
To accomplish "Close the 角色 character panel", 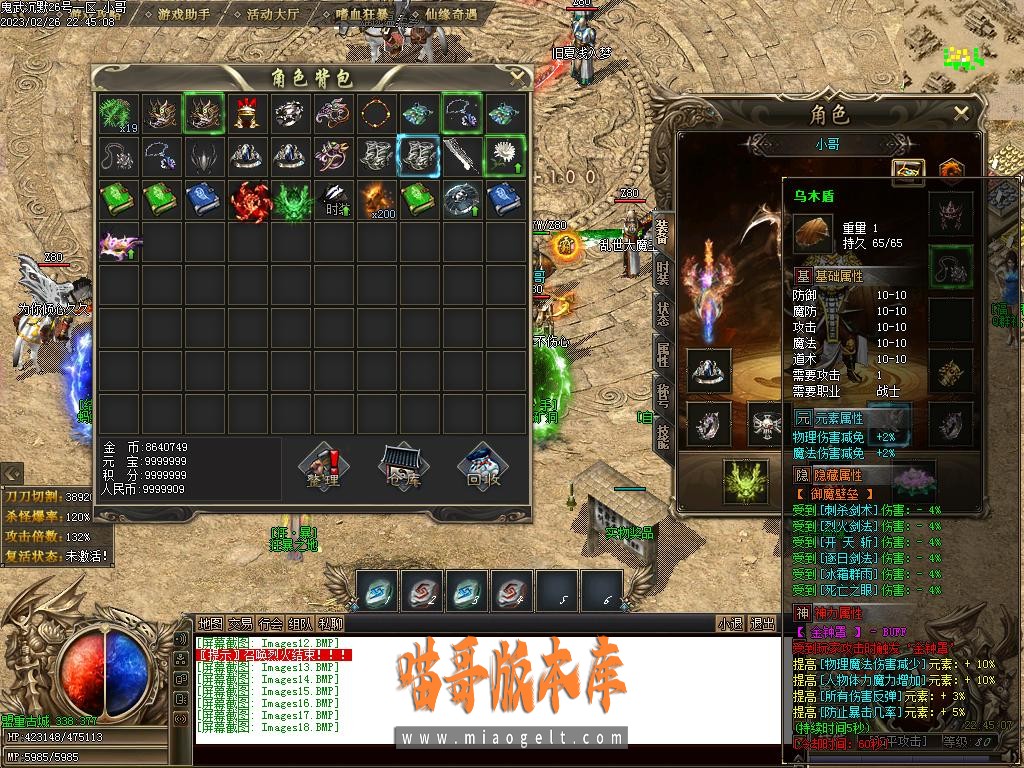I will coord(961,113).
